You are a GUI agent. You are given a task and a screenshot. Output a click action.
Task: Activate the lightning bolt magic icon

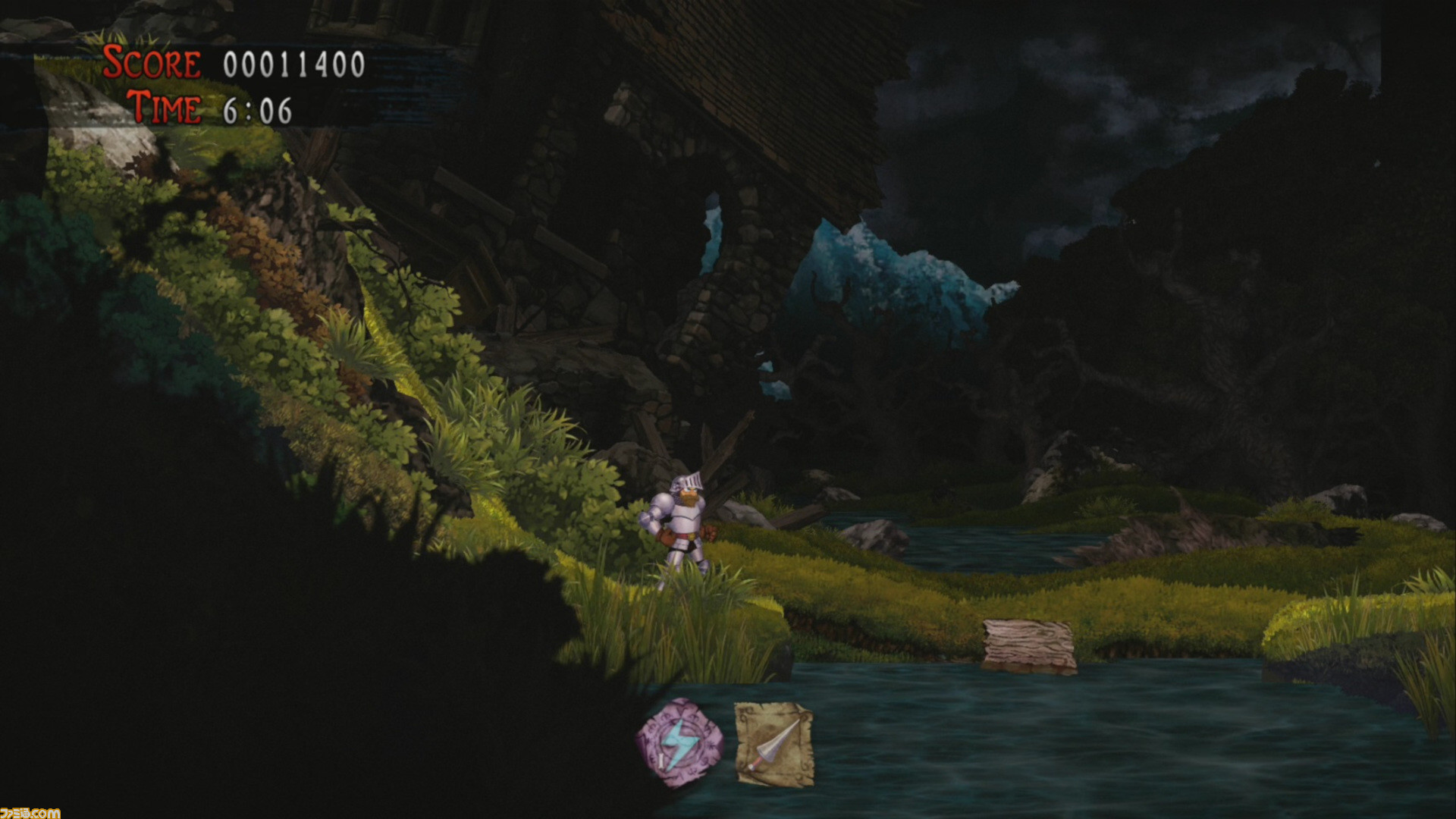pos(677,741)
